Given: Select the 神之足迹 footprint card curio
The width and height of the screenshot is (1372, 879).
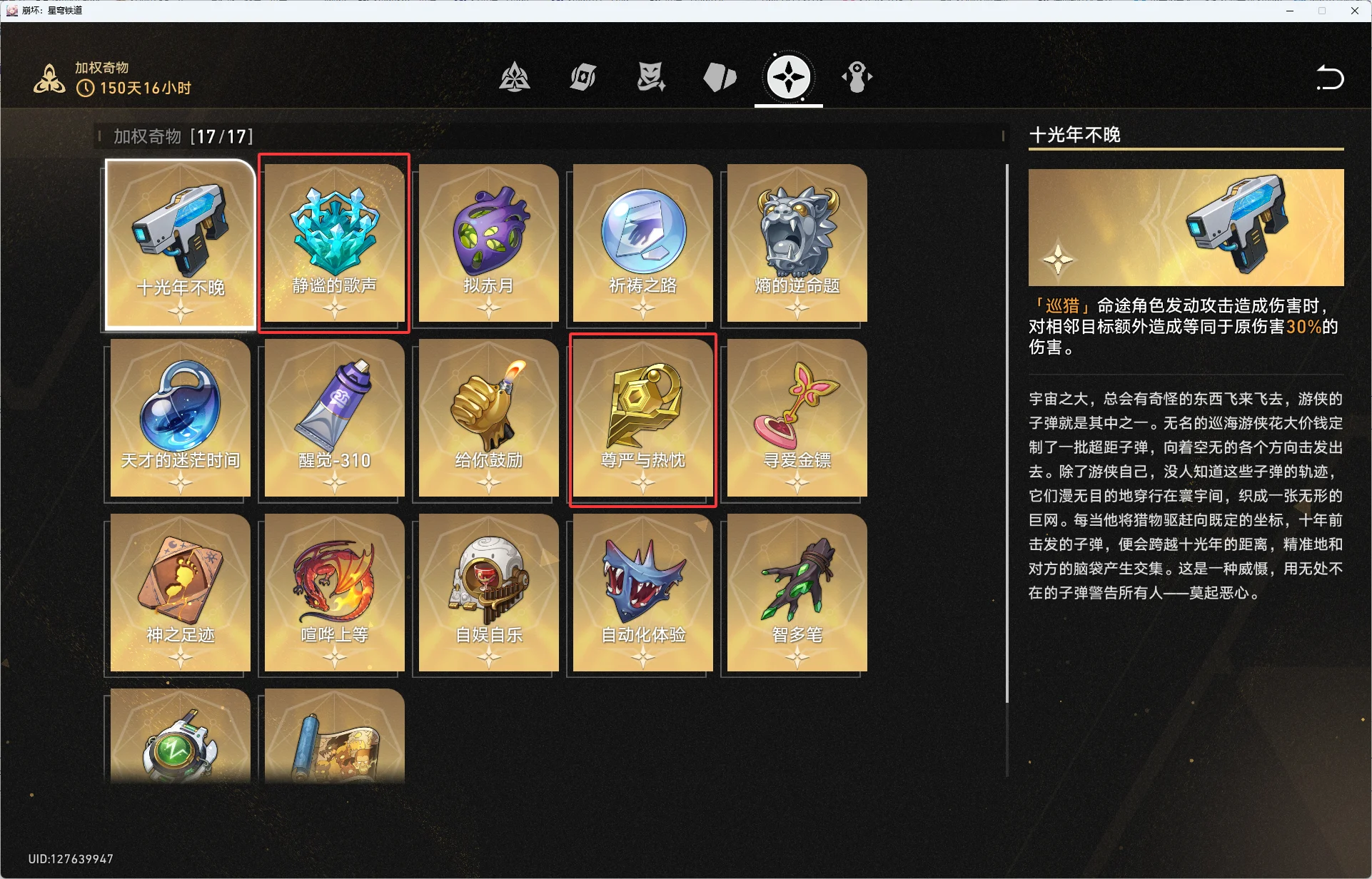Looking at the screenshot, I should click(x=181, y=592).
